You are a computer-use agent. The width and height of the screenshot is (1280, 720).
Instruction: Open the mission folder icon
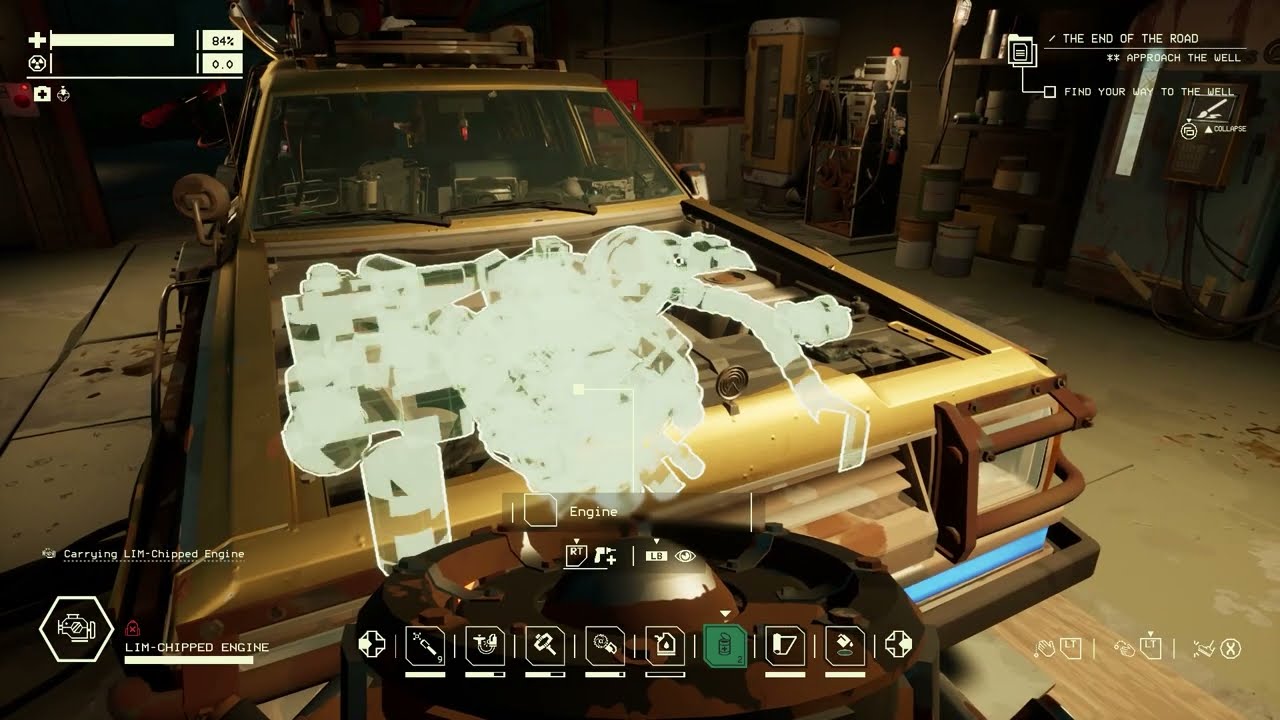pyautogui.click(x=1021, y=49)
